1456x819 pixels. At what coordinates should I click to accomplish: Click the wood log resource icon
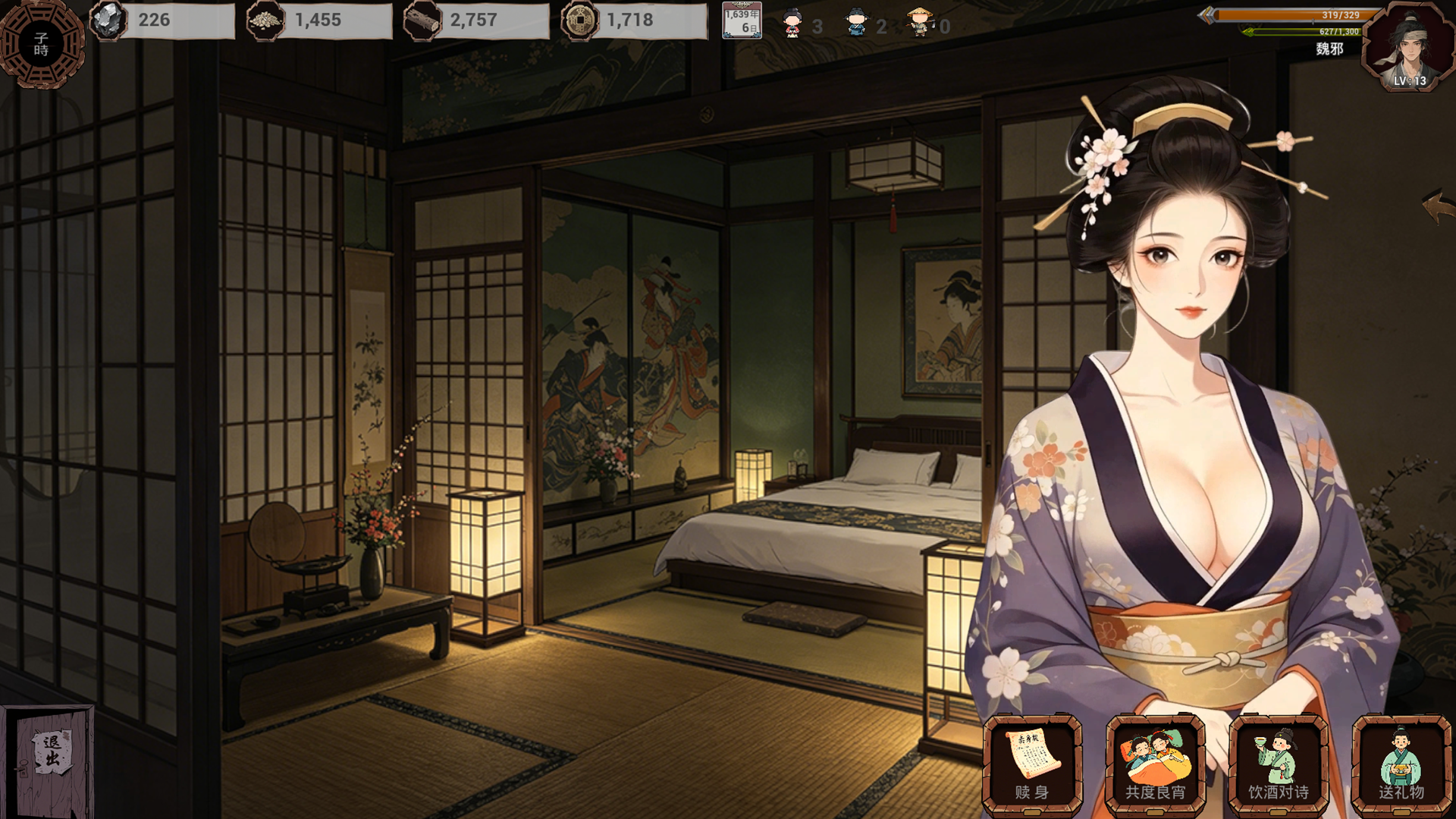pos(422,21)
